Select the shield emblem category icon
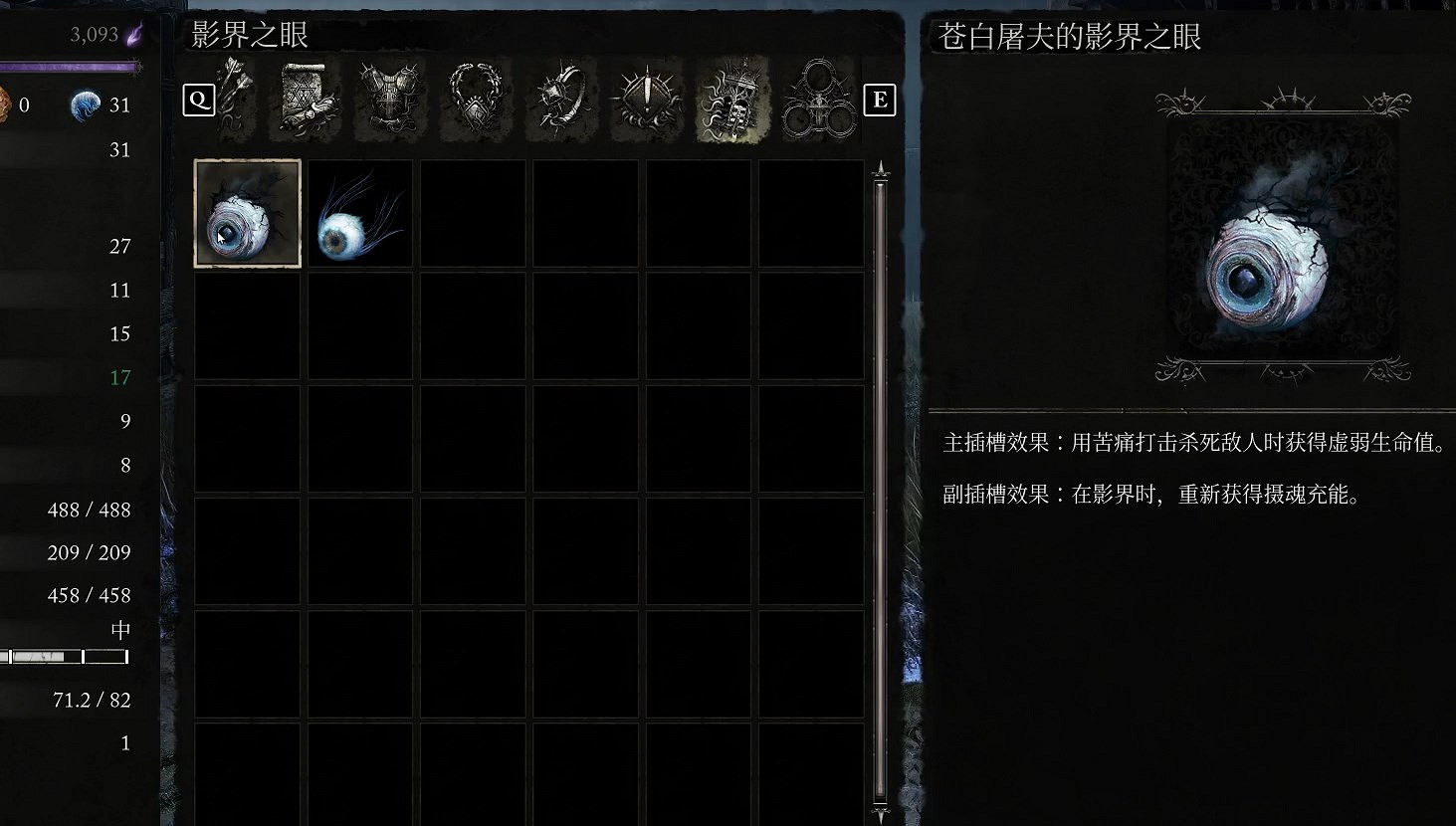The height and width of the screenshot is (826, 1456). coord(646,100)
